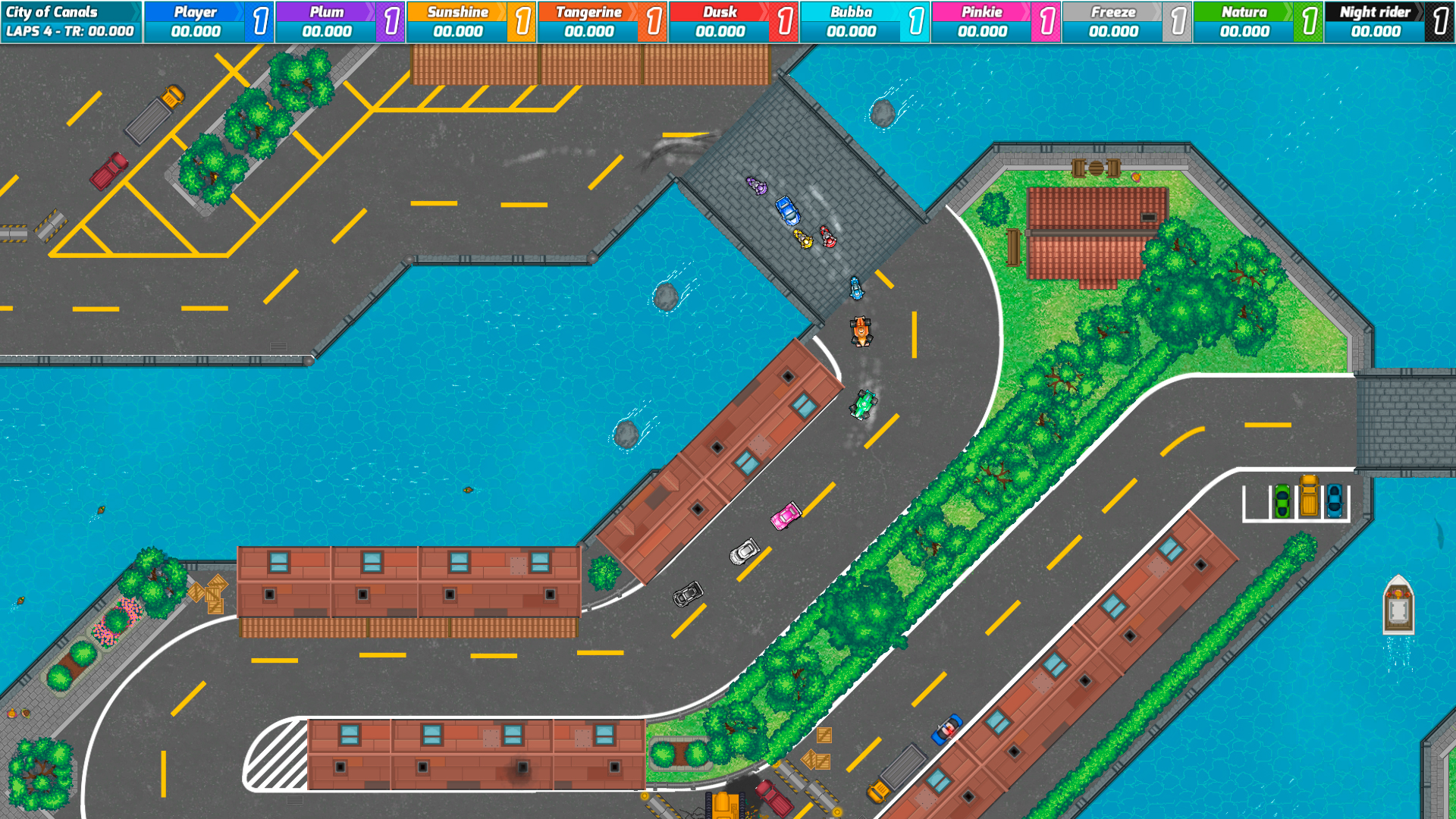The width and height of the screenshot is (1456, 819).
Task: Click Sunshine's 00.000 time display
Action: pos(458,32)
